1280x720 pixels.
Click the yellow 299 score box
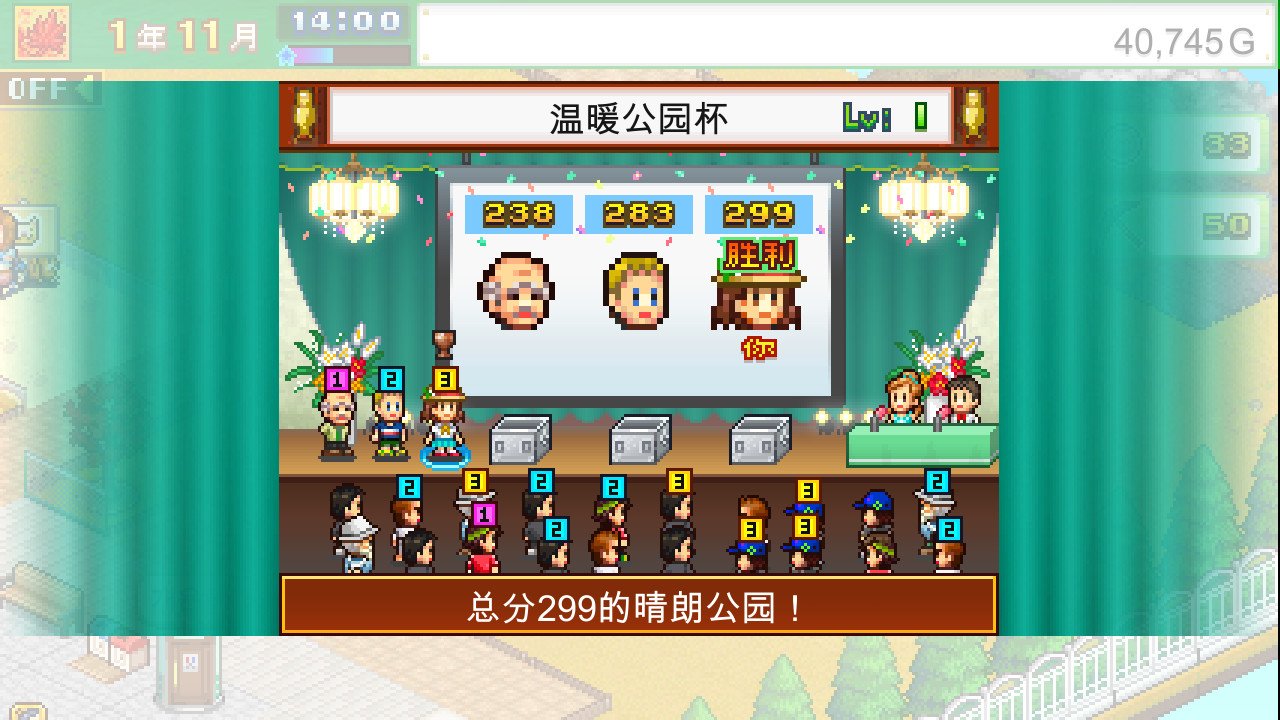tap(758, 213)
